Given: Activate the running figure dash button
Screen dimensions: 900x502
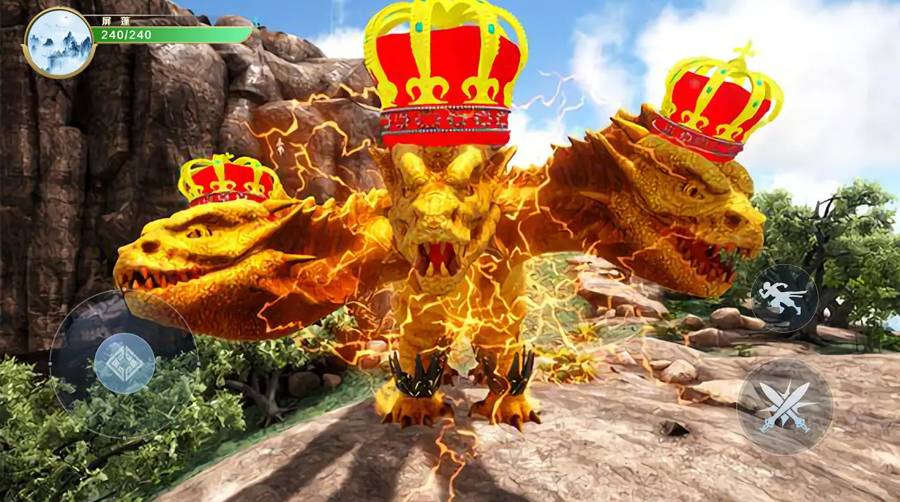Looking at the screenshot, I should coord(784,297).
